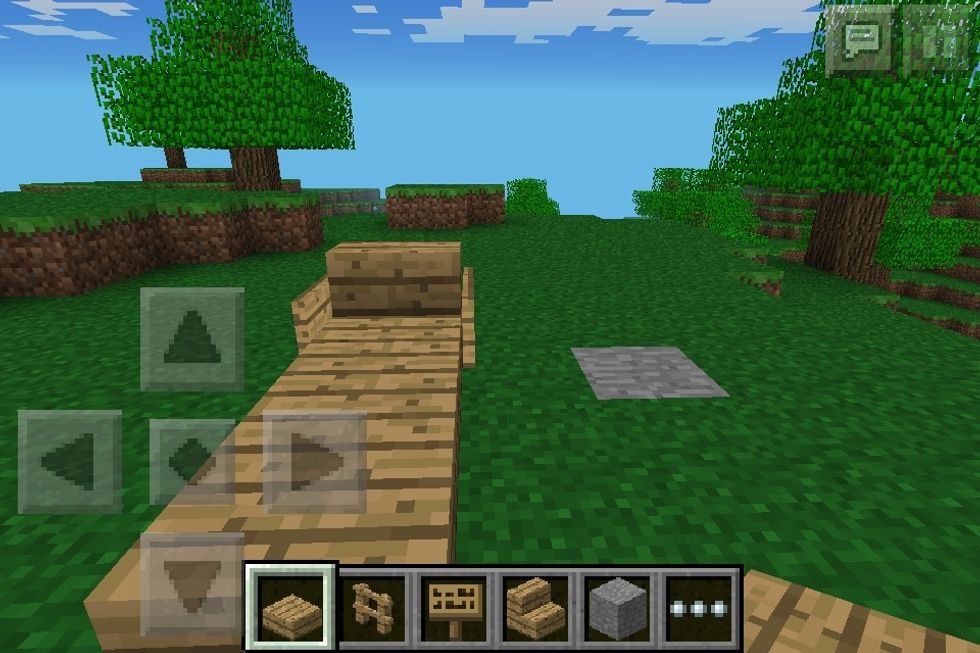
Task: Tap the move left arrow
Action: [x=70, y=460]
